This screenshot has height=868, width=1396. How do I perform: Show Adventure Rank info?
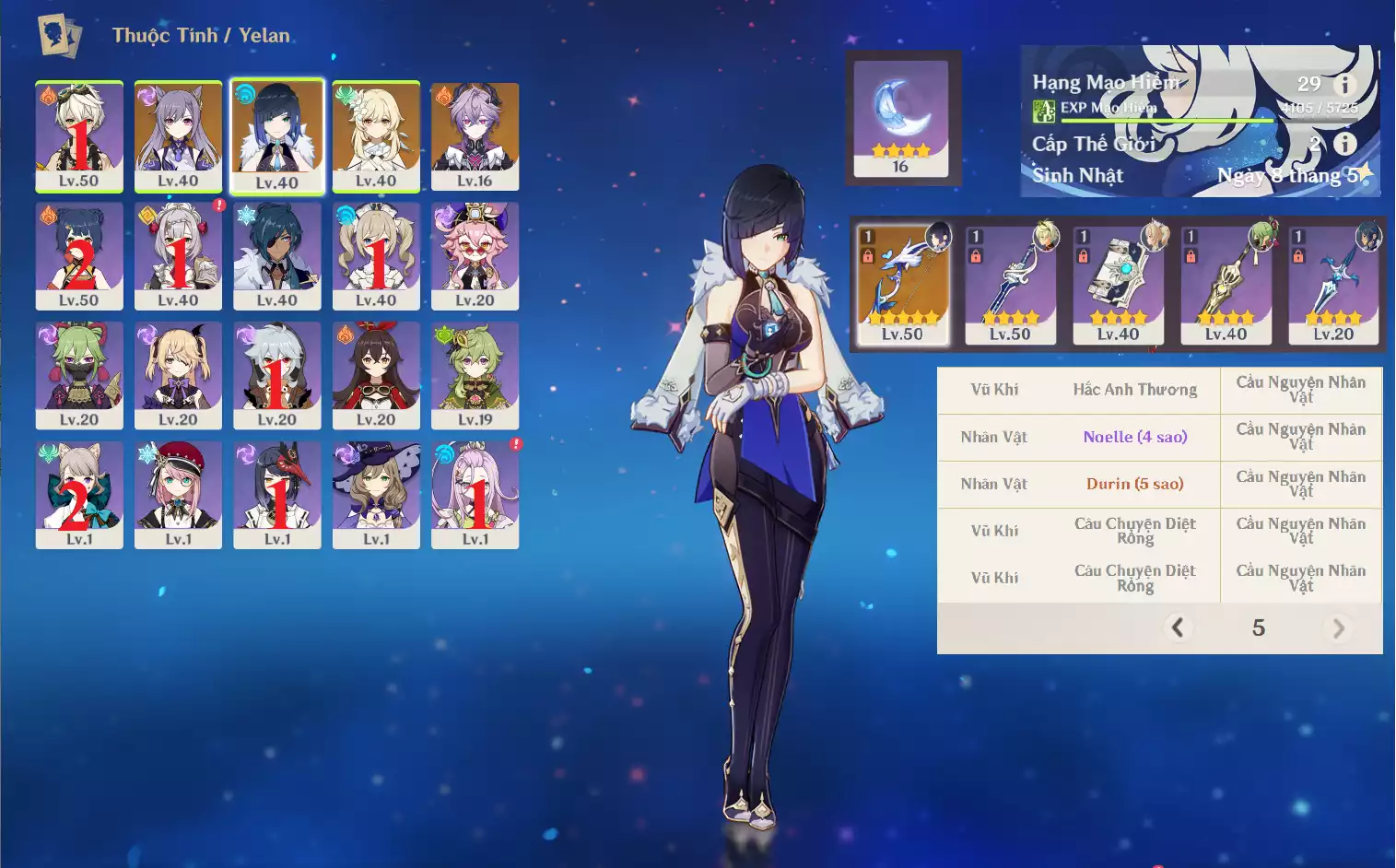click(1345, 84)
